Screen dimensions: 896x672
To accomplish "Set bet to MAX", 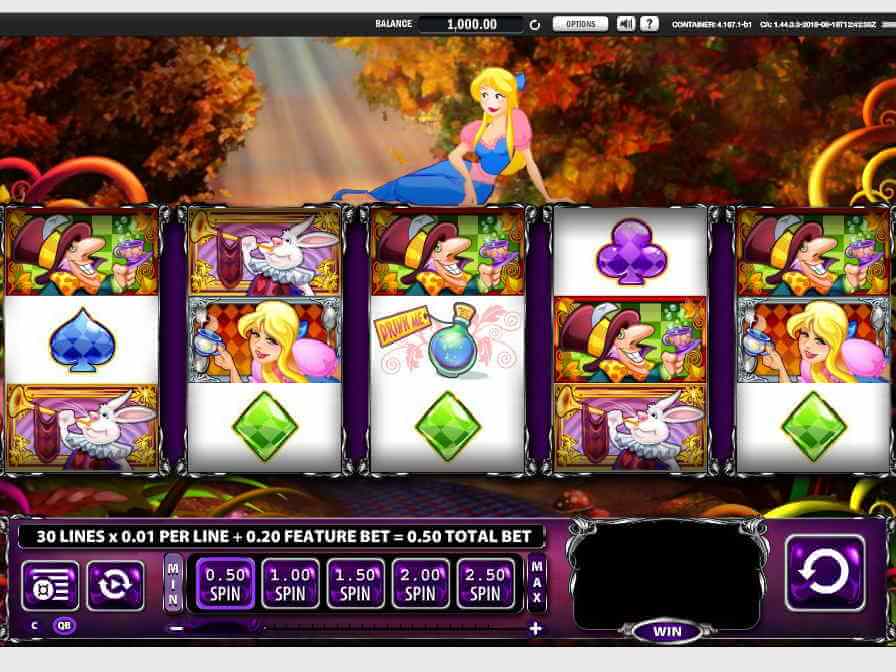I will click(x=537, y=583).
